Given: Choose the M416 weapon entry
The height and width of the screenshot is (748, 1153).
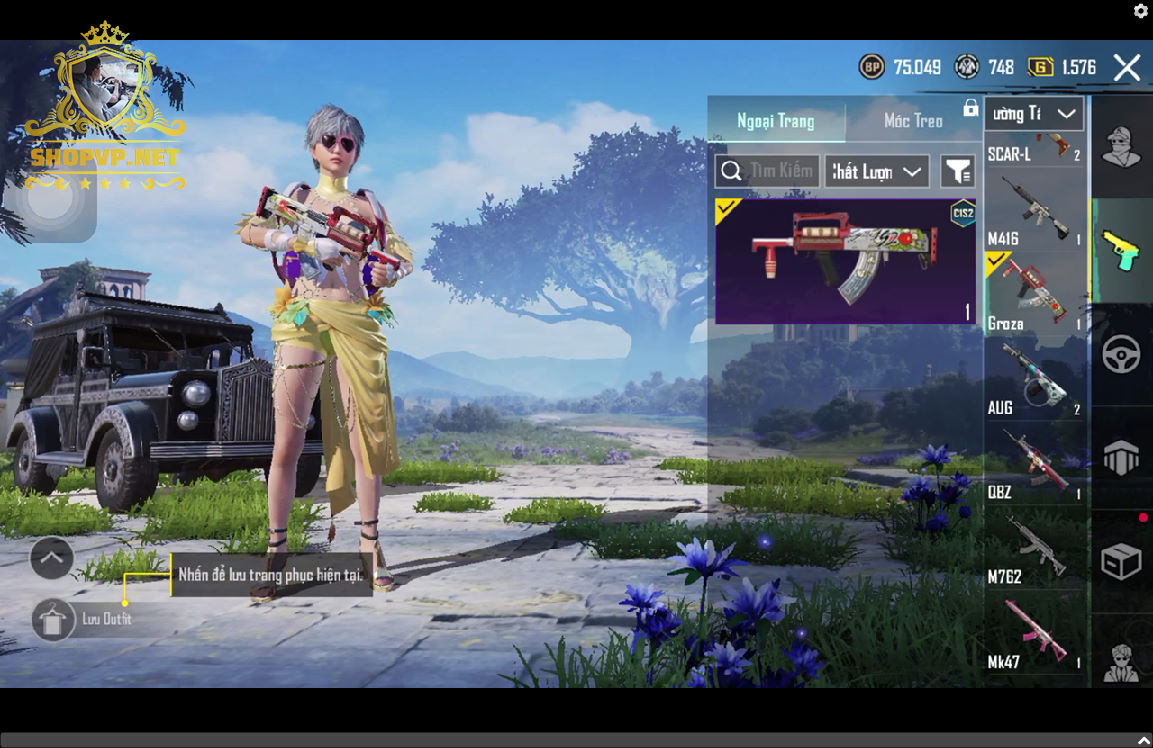Looking at the screenshot, I should (1034, 211).
